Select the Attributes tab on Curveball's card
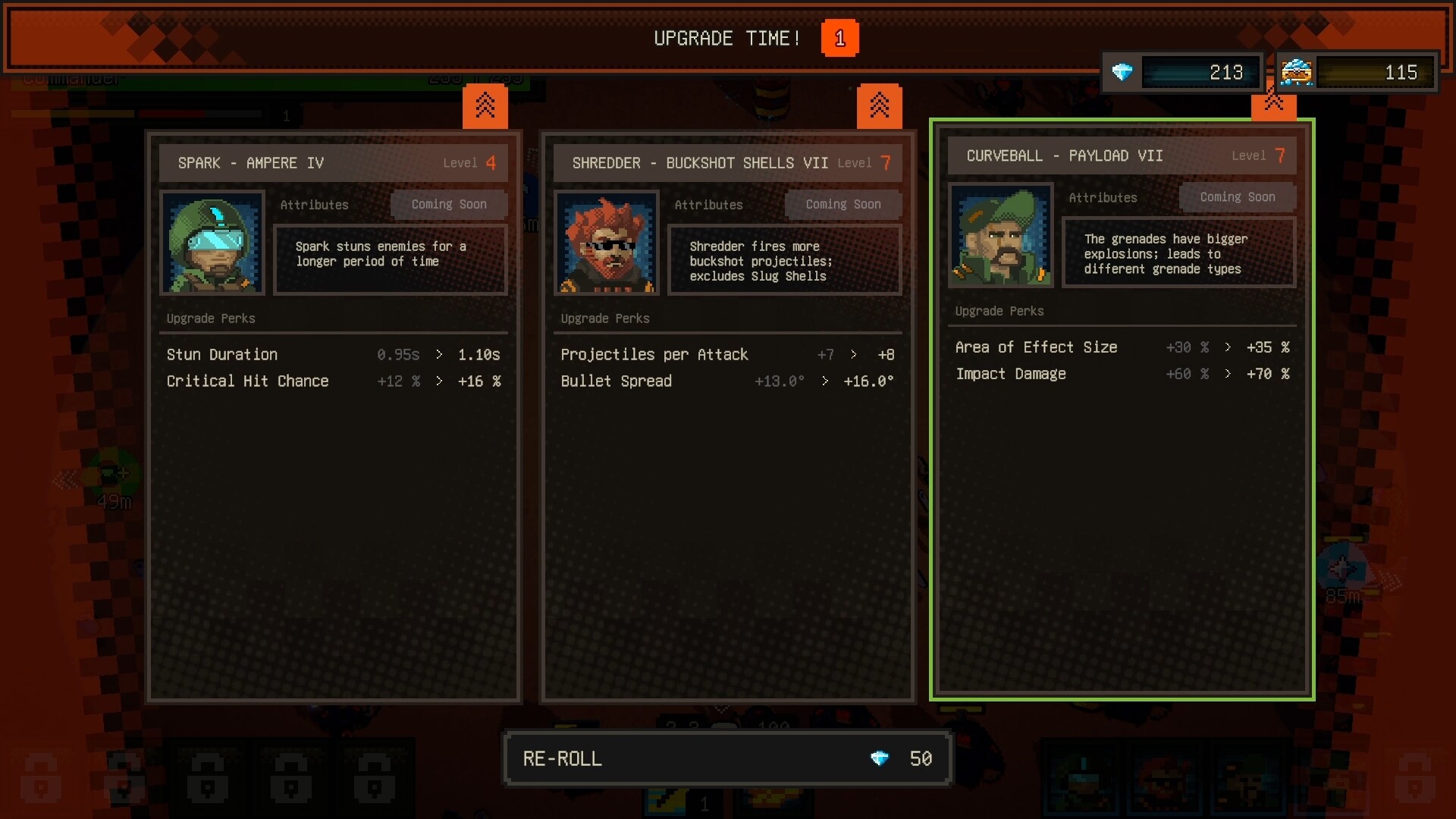This screenshot has width=1456, height=819. tap(1103, 197)
